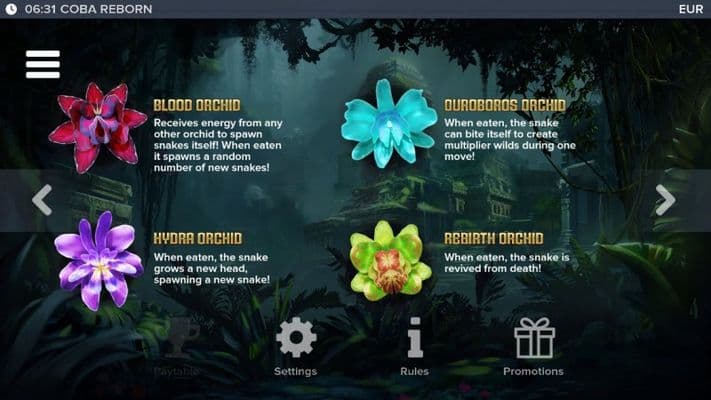The image size is (711, 400).
Task: Open the Settings gear
Action: [295, 346]
